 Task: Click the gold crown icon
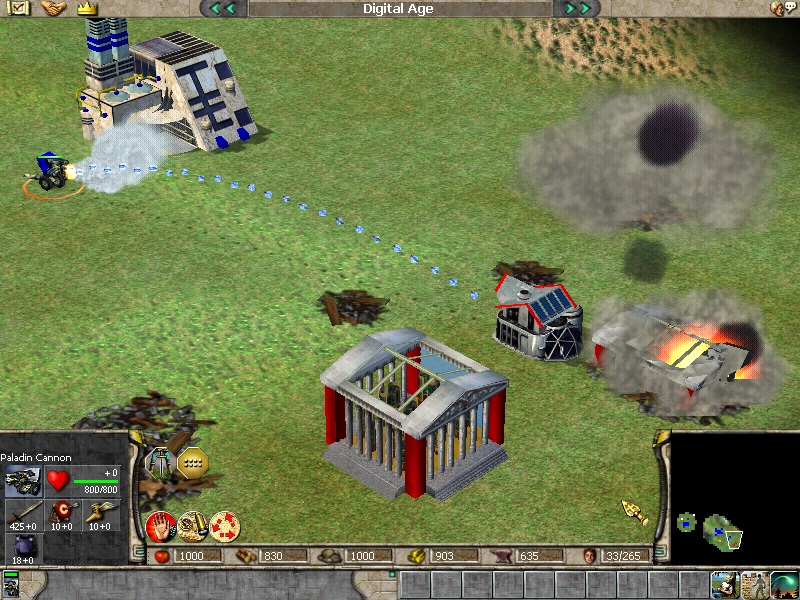(86, 8)
